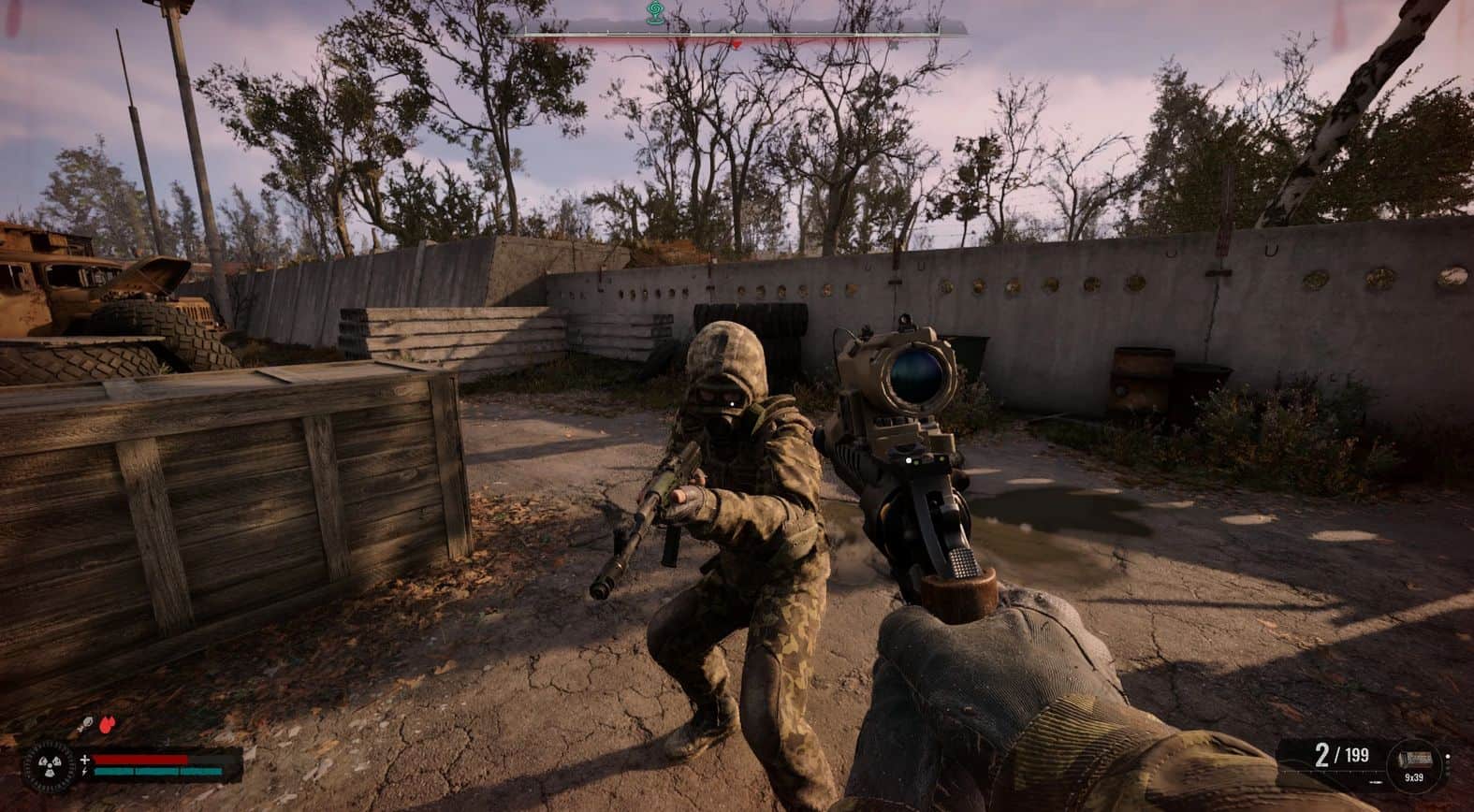
Task: Click the red enemy marker under the compass
Action: click(737, 43)
